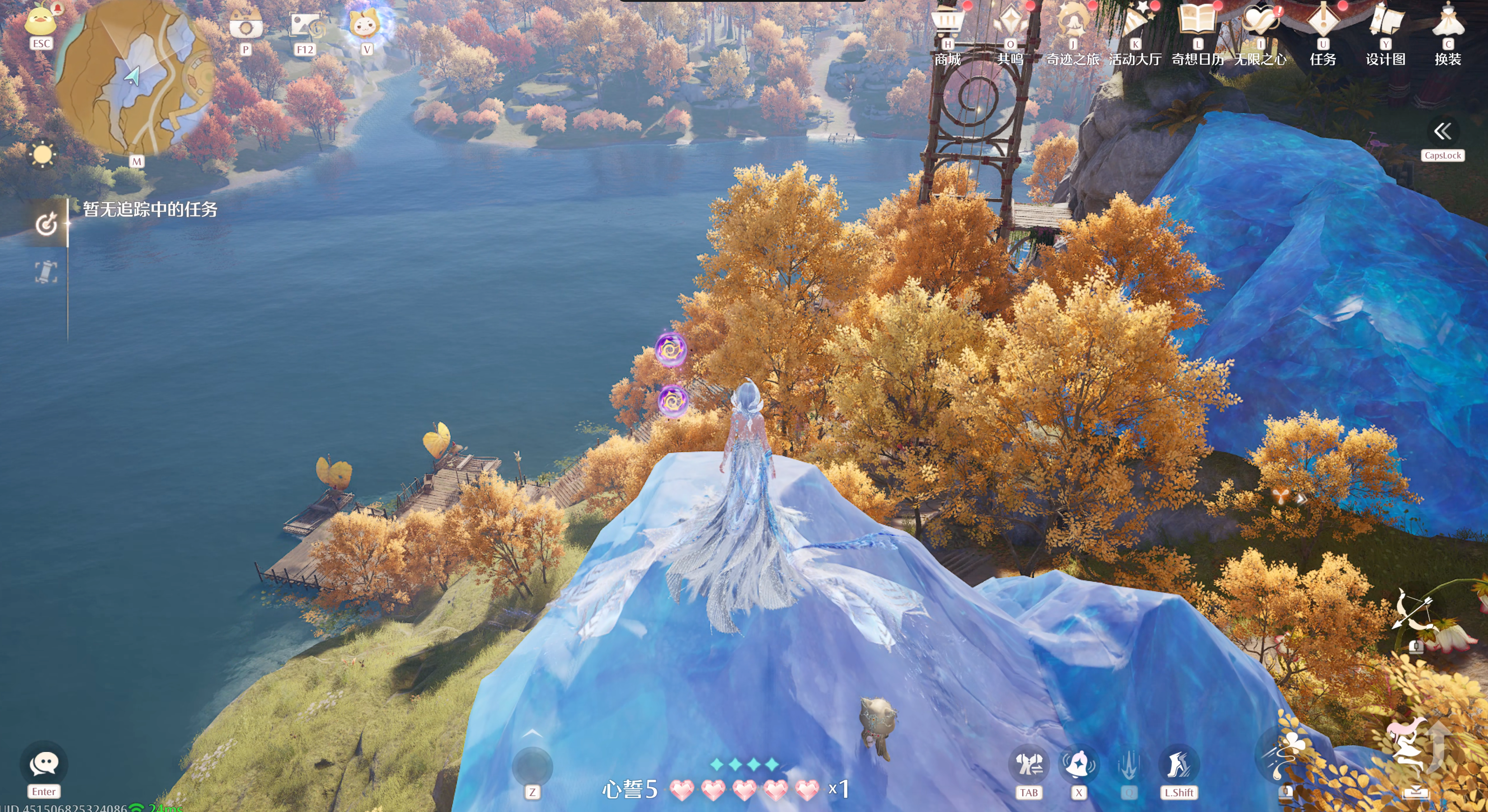Open the 奇想日历 calendar

pyautogui.click(x=1198, y=23)
